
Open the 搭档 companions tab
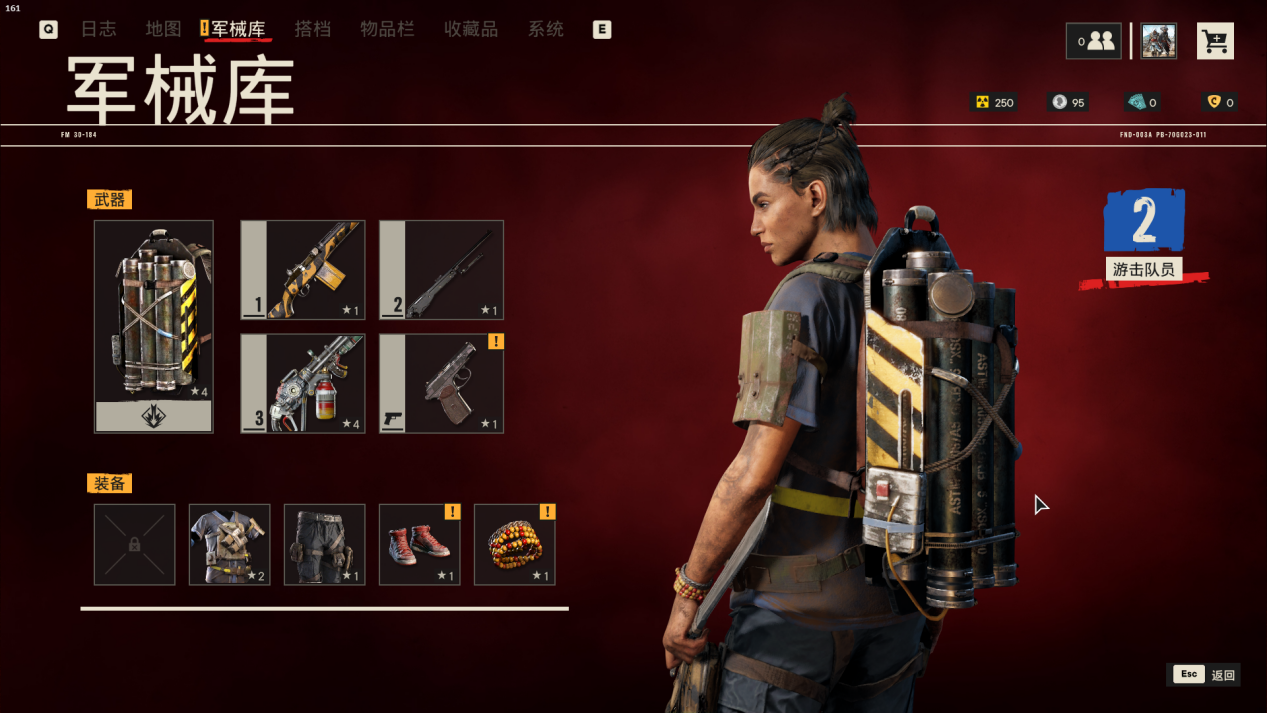312,29
